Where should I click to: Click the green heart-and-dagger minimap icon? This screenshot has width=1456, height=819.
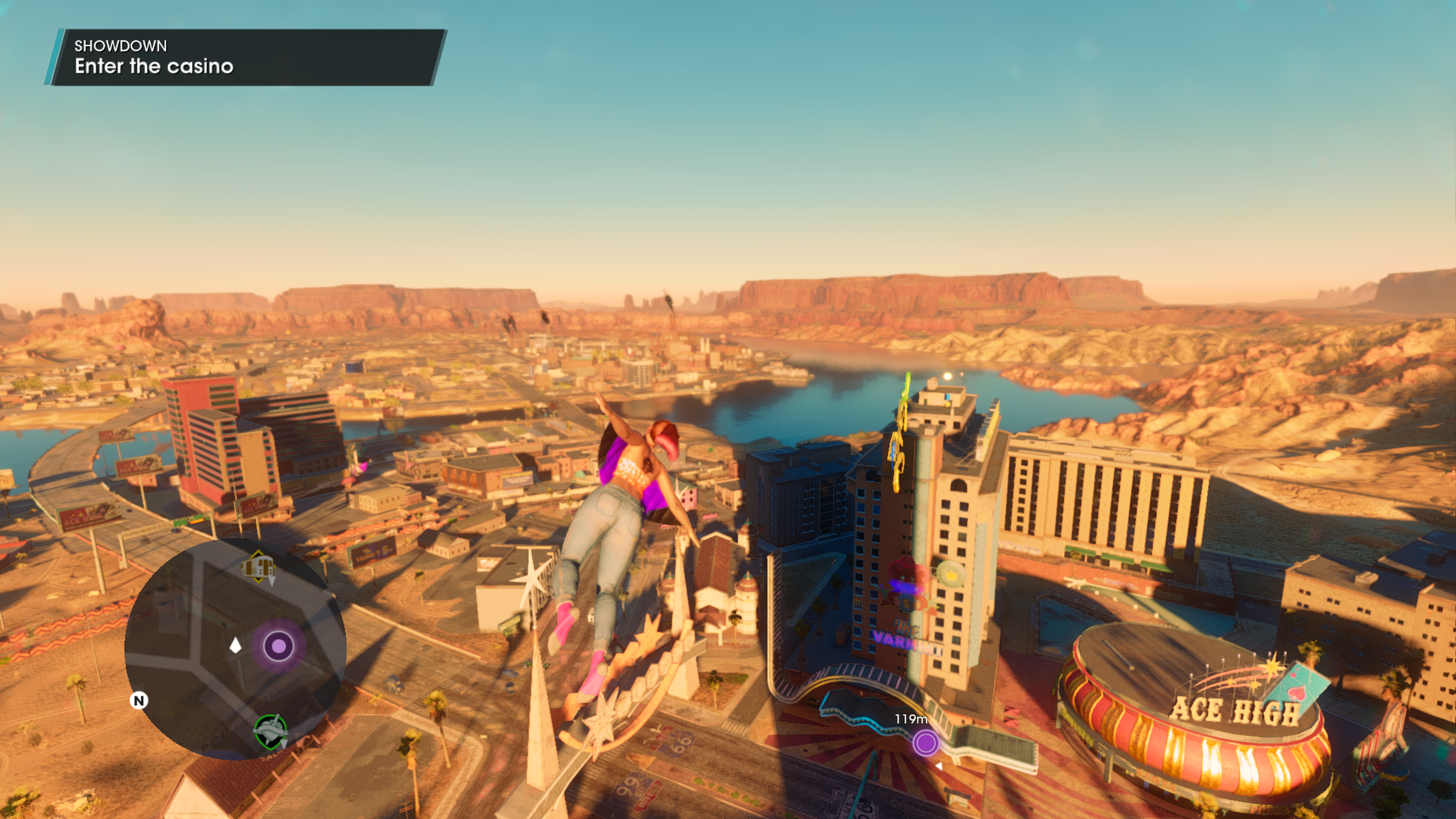coord(271,731)
